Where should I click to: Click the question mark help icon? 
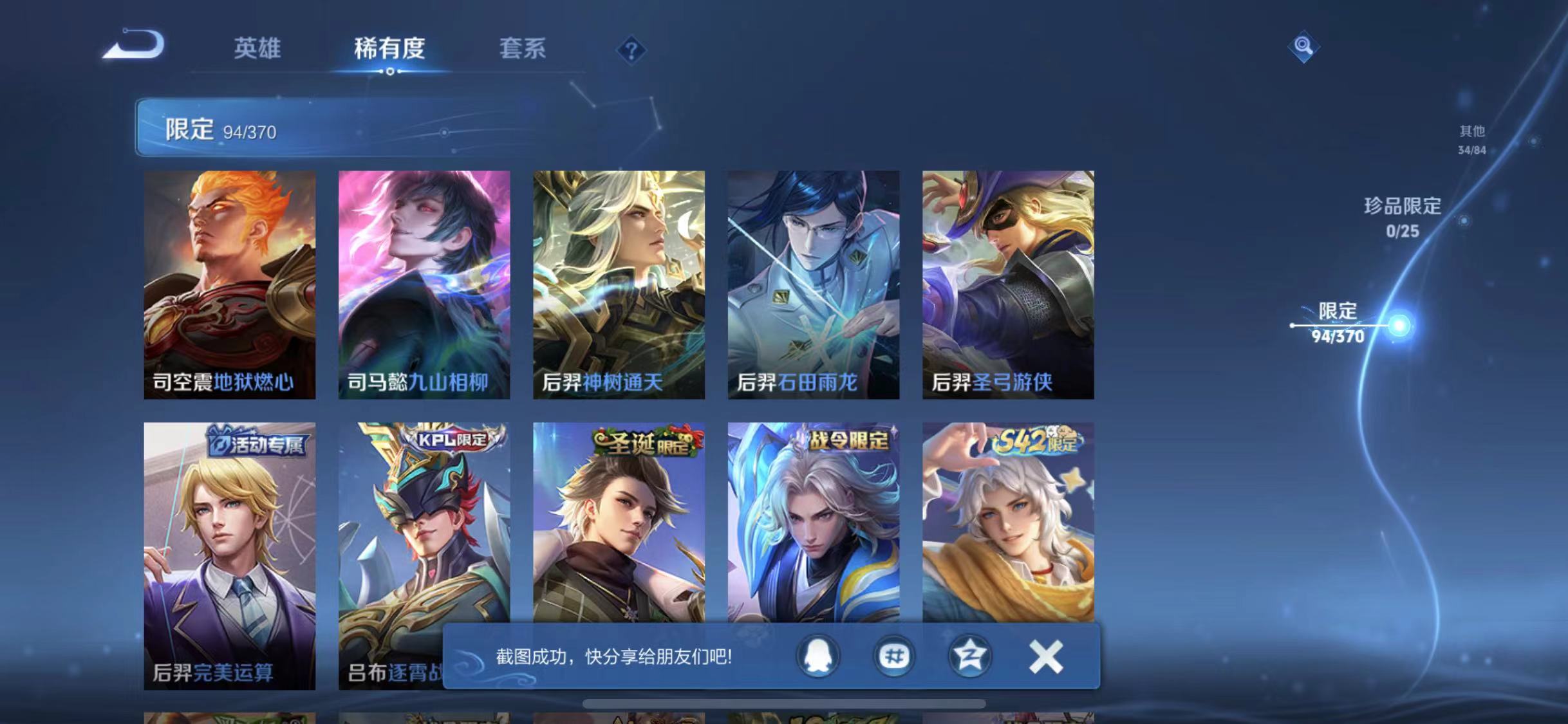pyautogui.click(x=633, y=49)
